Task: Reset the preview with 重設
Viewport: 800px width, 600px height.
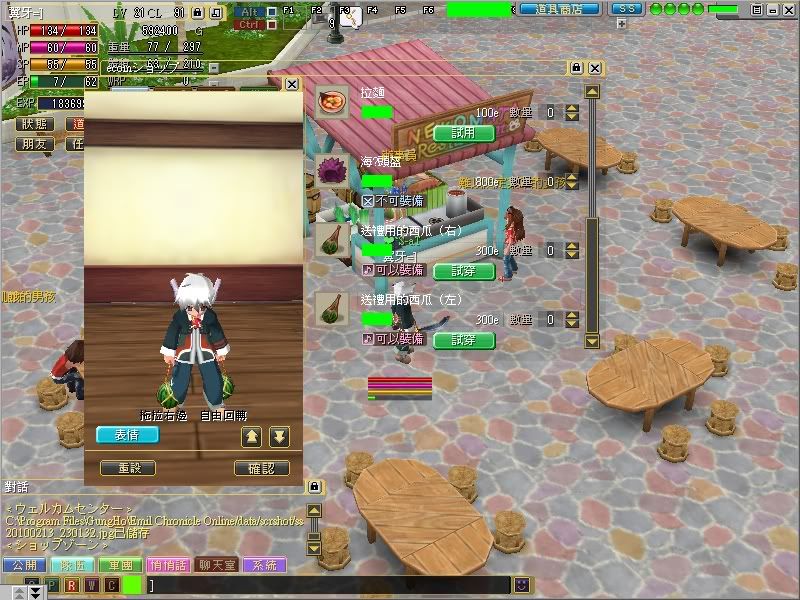Action: 128,468
